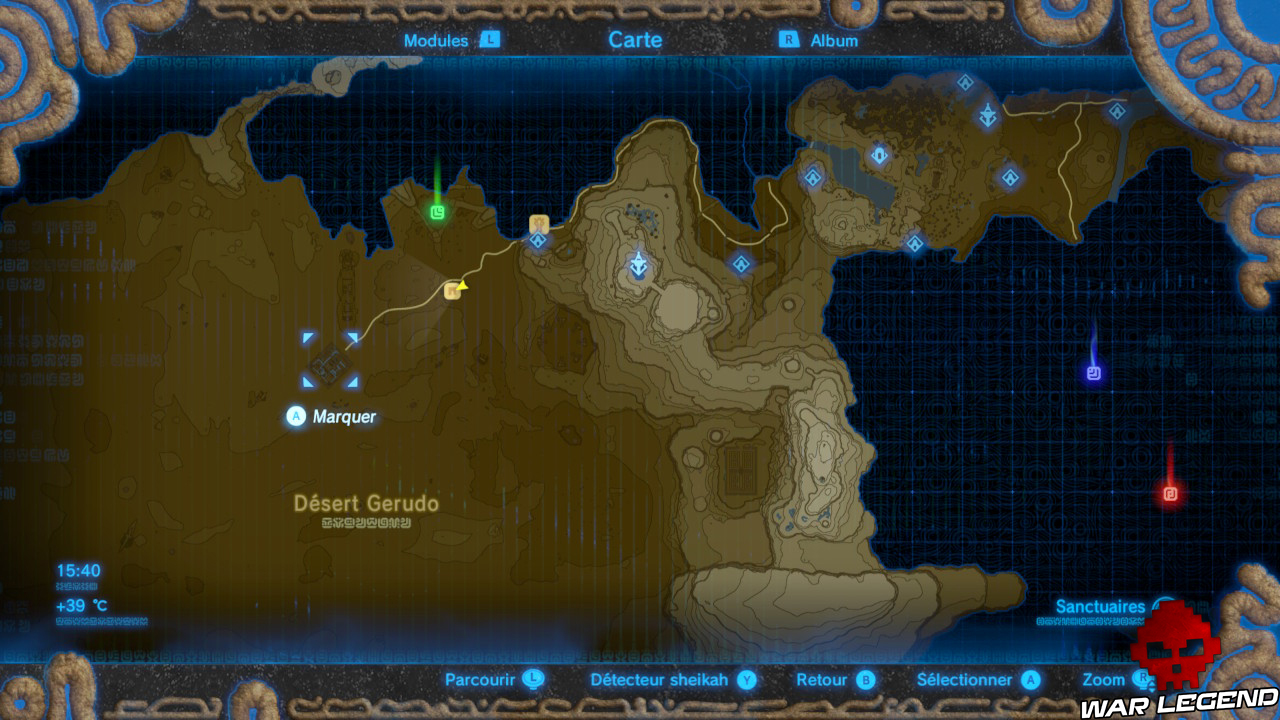
Task: Open the Modules screen
Action: [x=434, y=41]
